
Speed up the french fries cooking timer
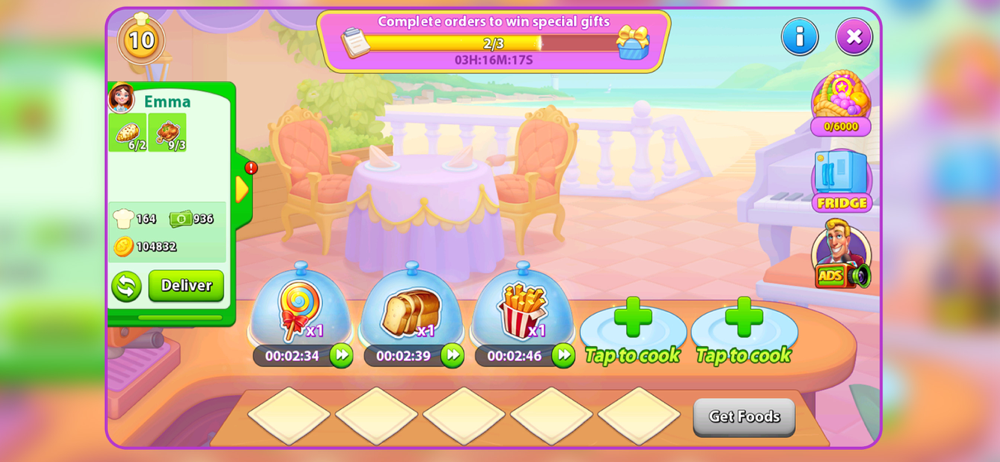[x=564, y=355]
